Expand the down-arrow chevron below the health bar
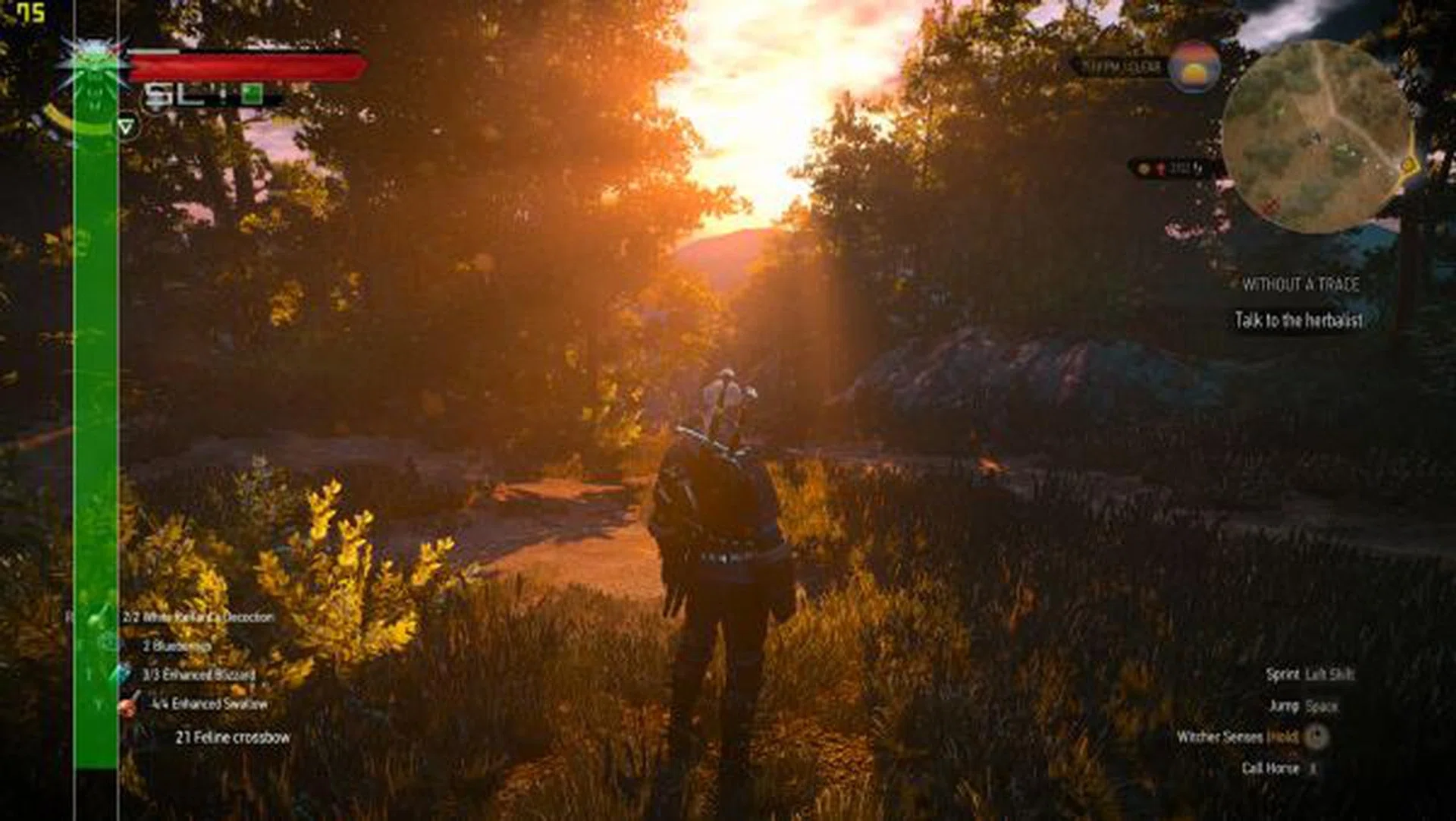Screen dimensions: 1456x821 125,126
